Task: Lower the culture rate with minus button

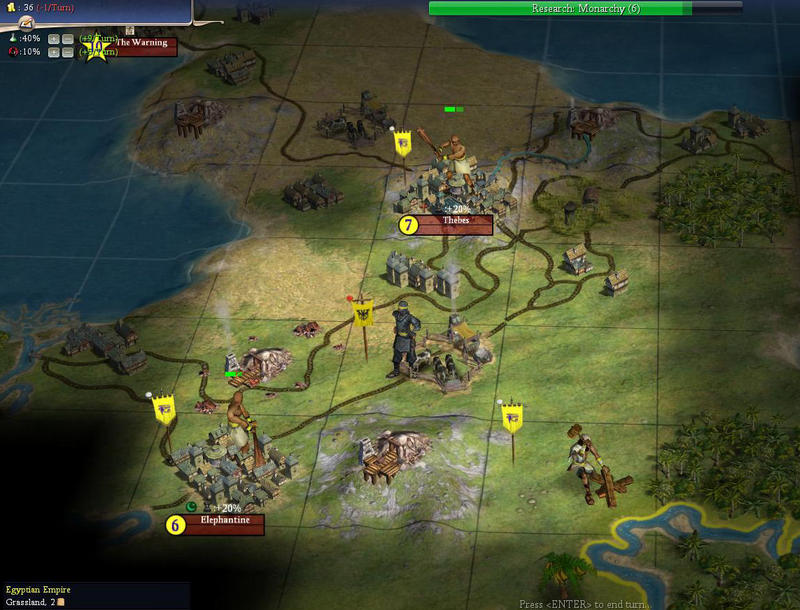Action: coord(67,51)
